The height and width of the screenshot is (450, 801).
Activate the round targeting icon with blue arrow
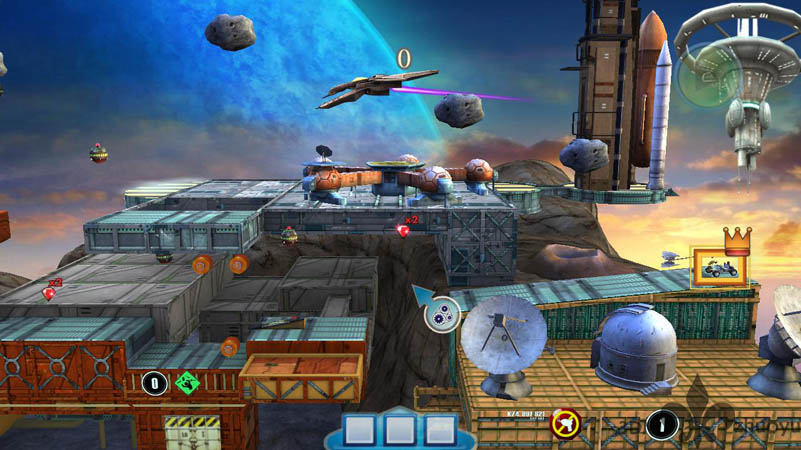tap(441, 316)
